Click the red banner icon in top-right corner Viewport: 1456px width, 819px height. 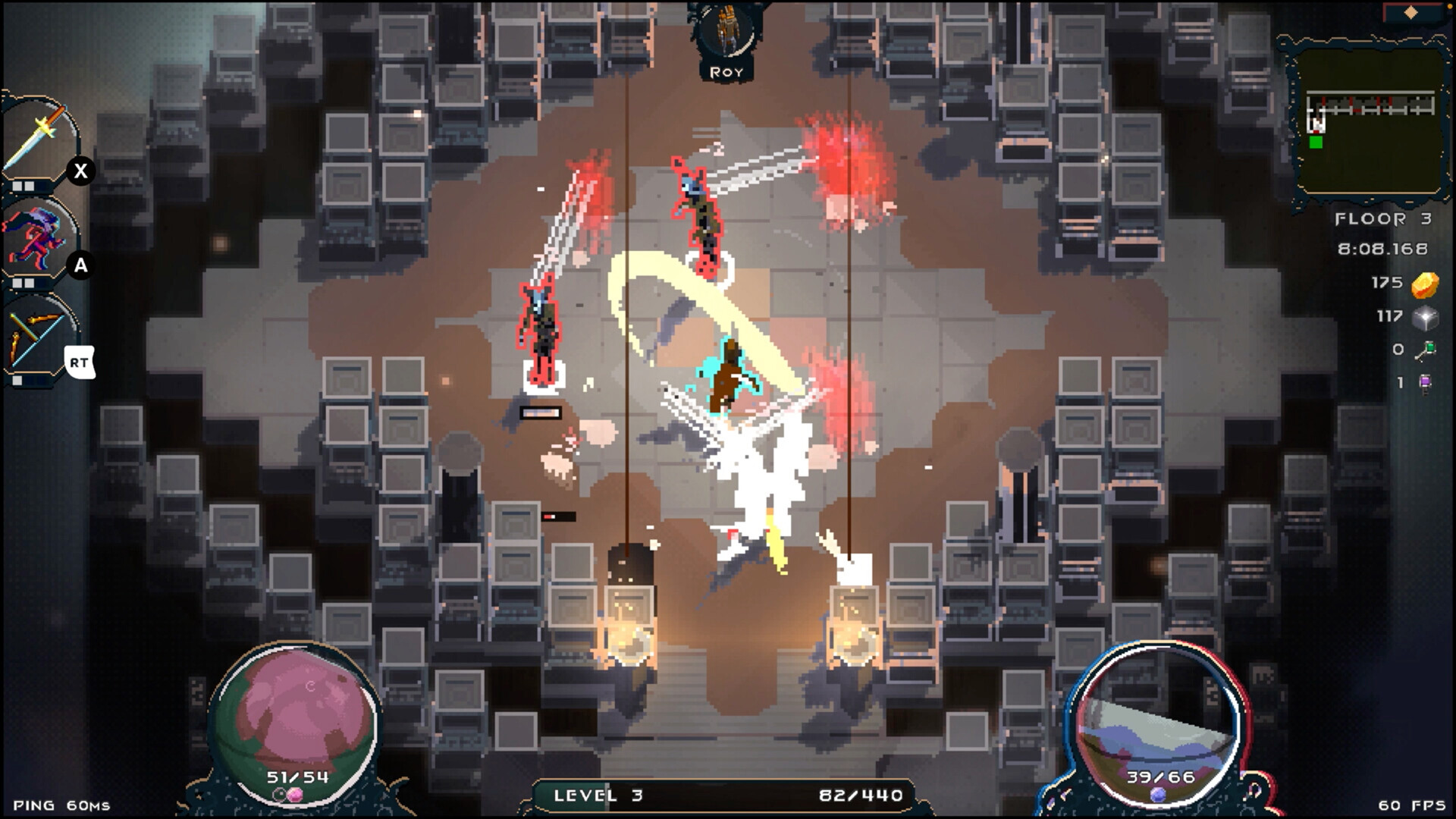tap(1412, 11)
